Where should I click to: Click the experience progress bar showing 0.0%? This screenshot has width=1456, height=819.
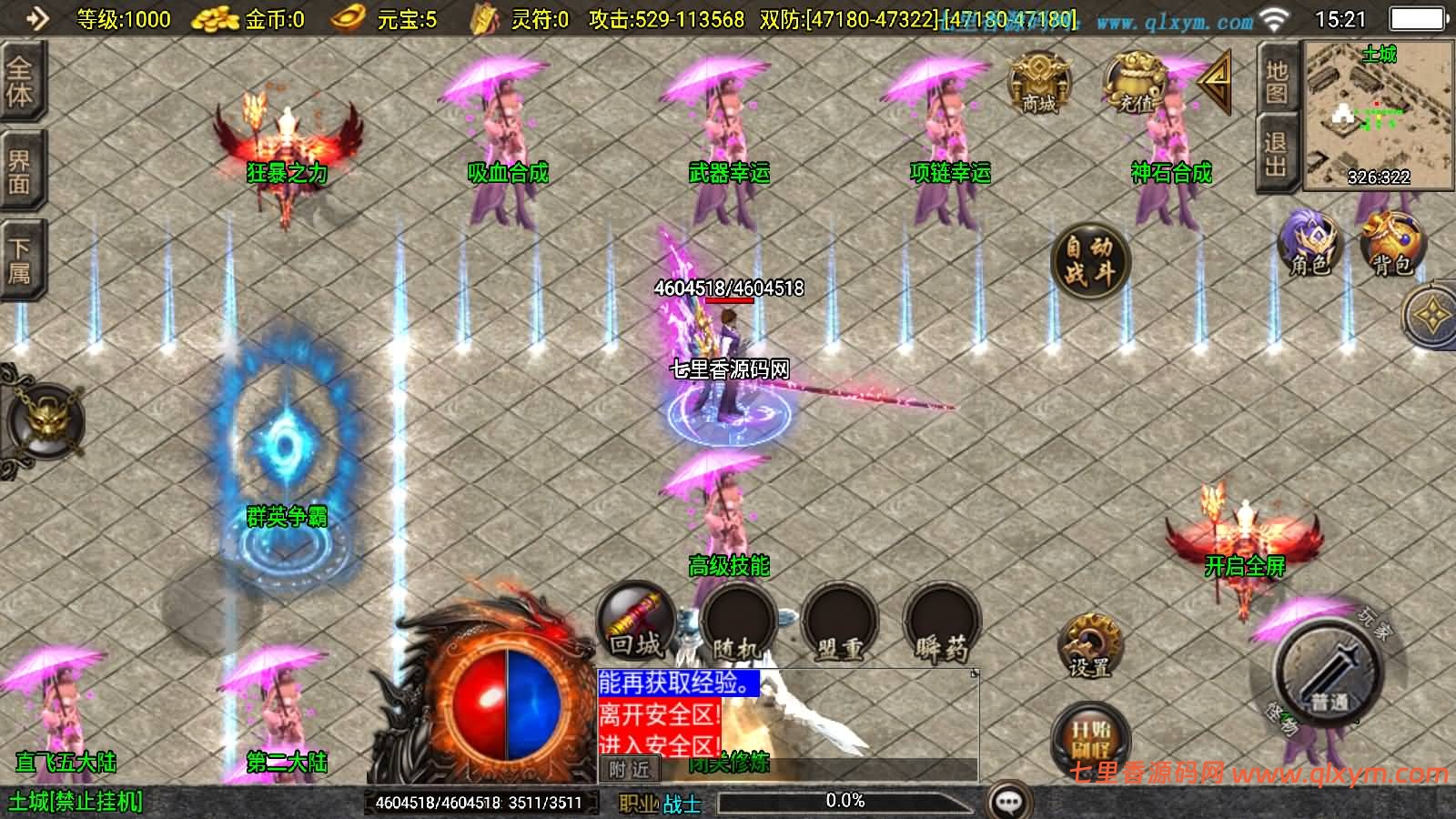point(844,802)
